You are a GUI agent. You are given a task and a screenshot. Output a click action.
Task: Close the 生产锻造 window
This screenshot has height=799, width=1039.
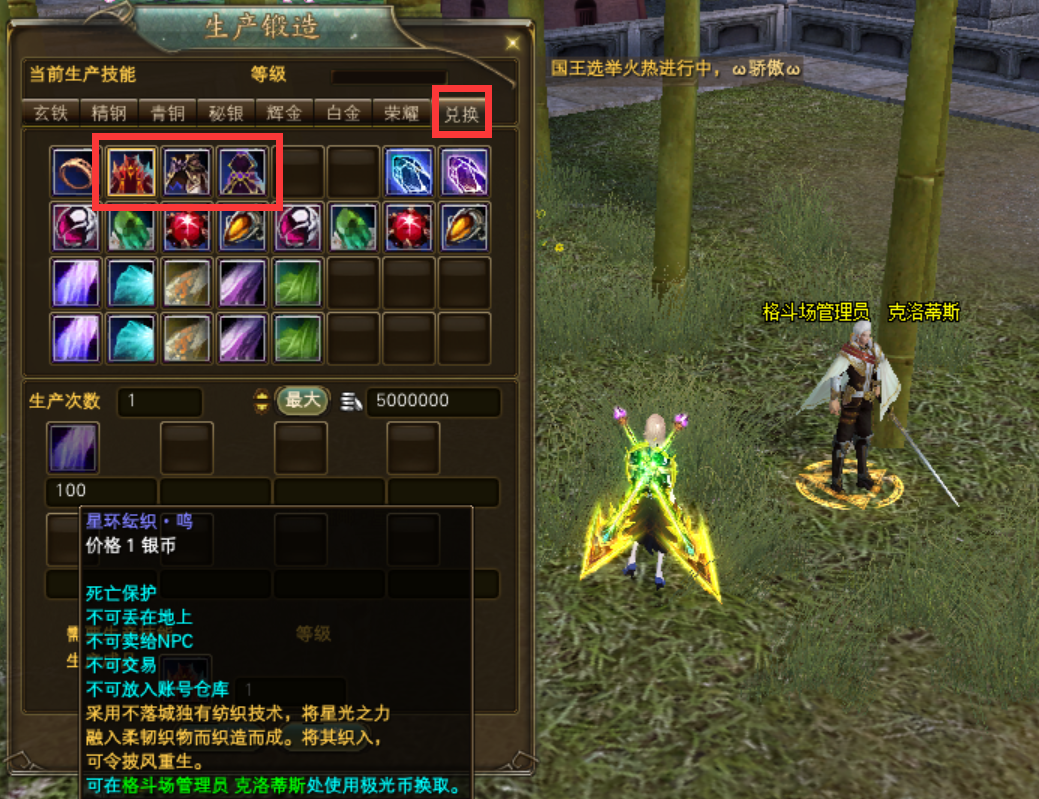pos(513,43)
